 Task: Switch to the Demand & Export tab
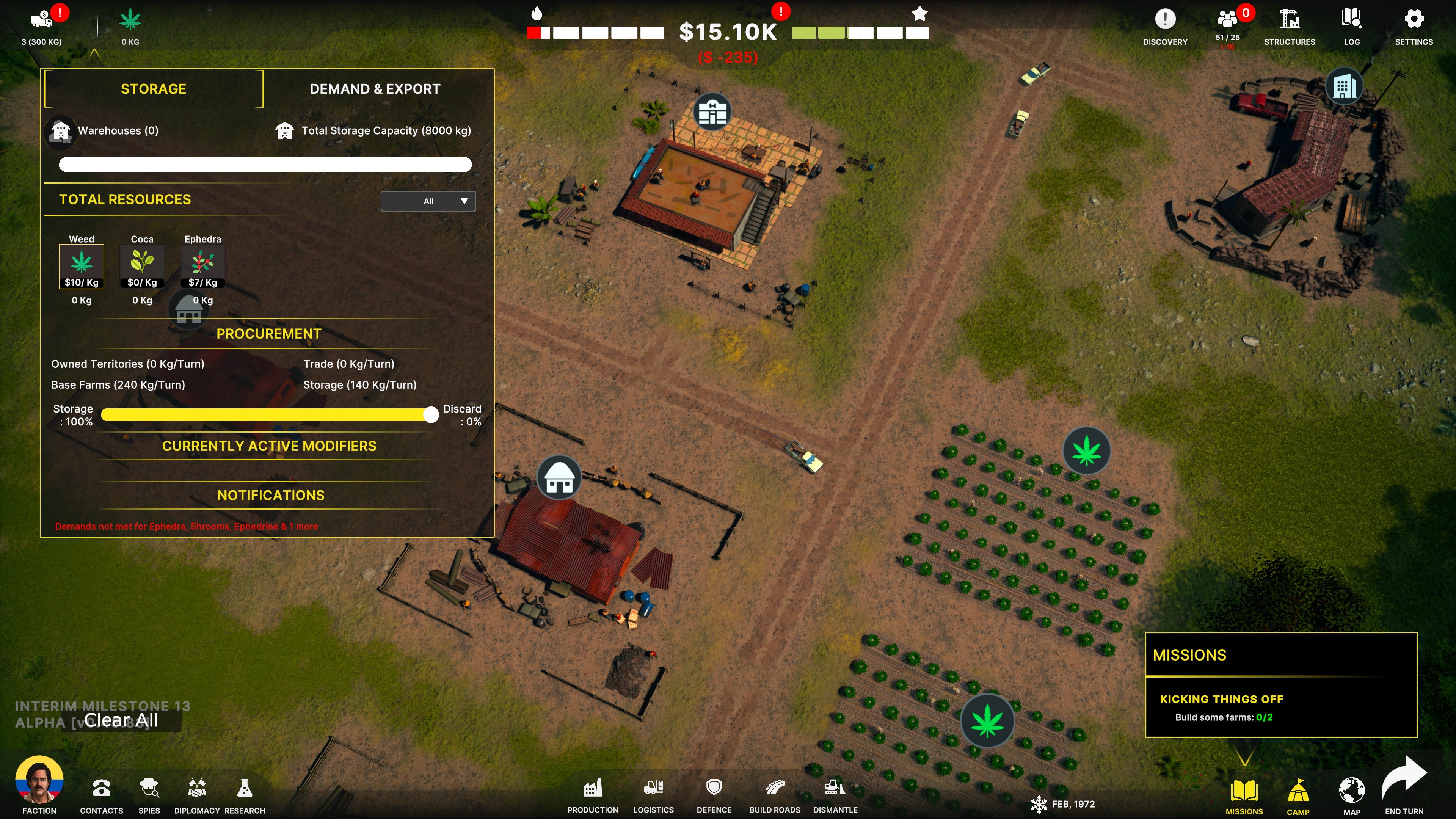point(375,89)
